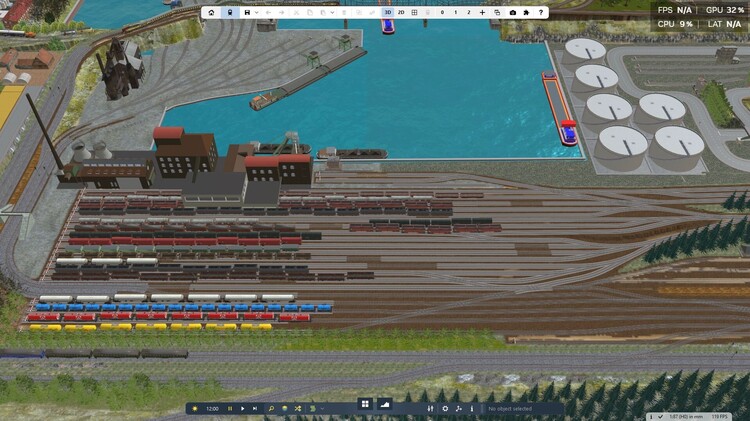Take a screenshot with the camera icon
The width and height of the screenshot is (750, 421).
tap(513, 13)
